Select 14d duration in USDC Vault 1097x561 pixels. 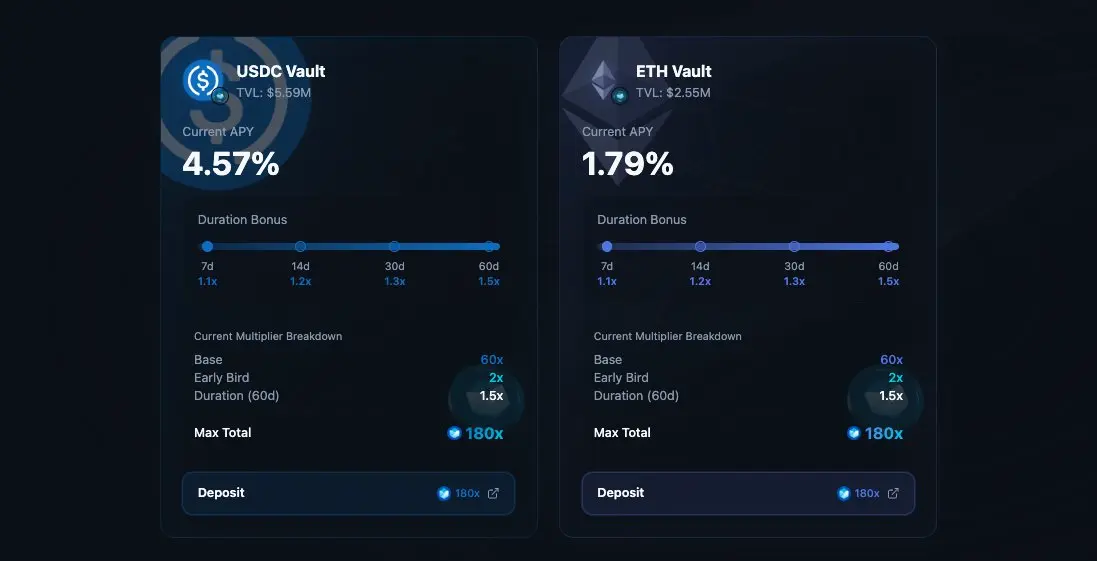300,246
